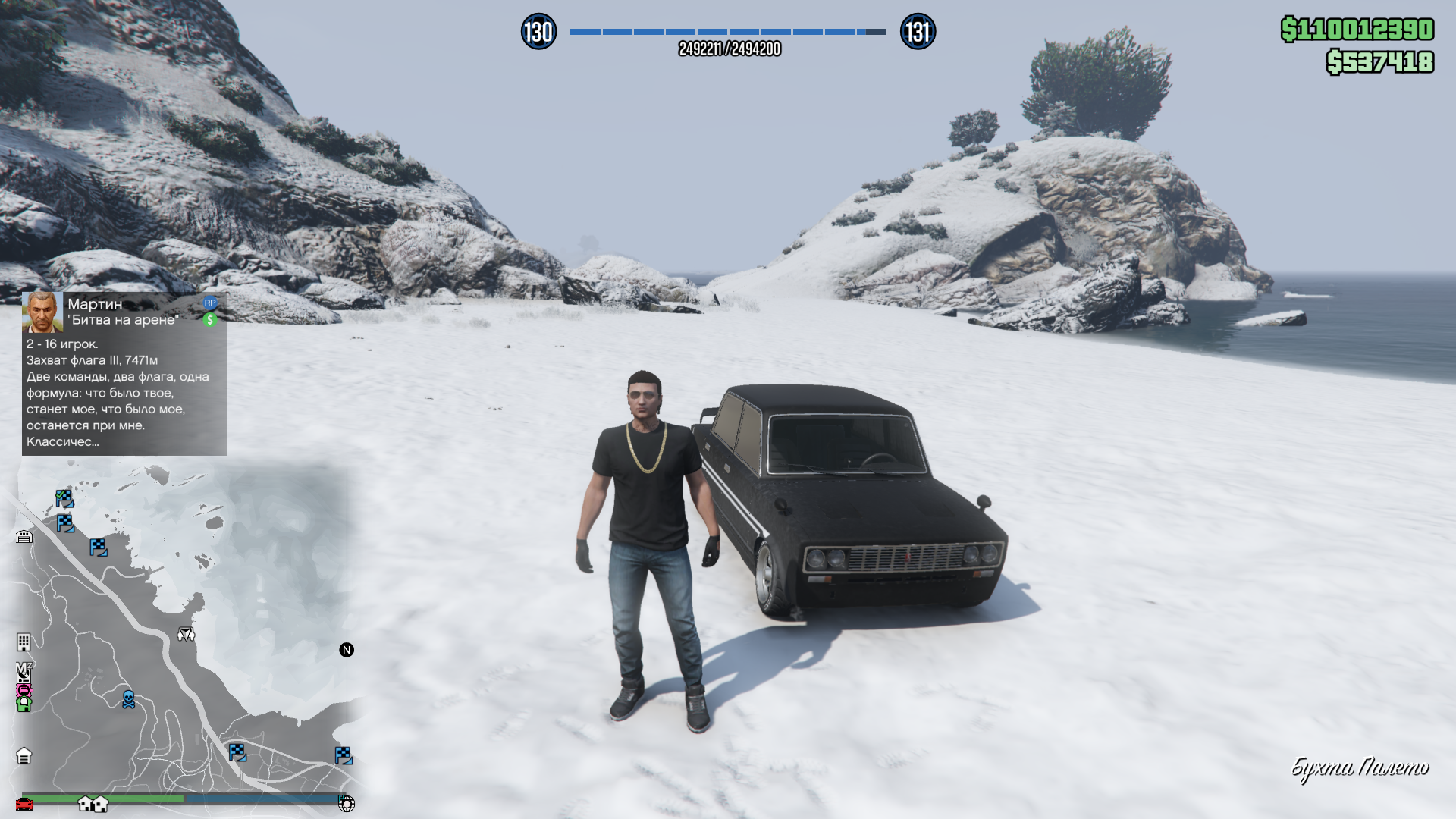This screenshot has width=1456, height=819.
Task: Click Martin's contact portrait
Action: point(42,312)
